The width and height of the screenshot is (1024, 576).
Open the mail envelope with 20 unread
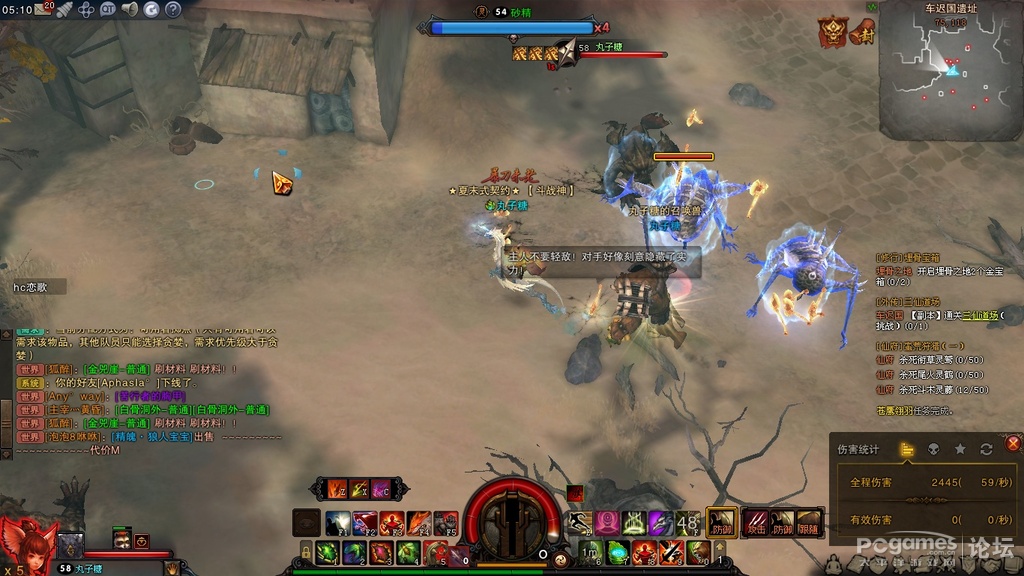pyautogui.click(x=44, y=9)
